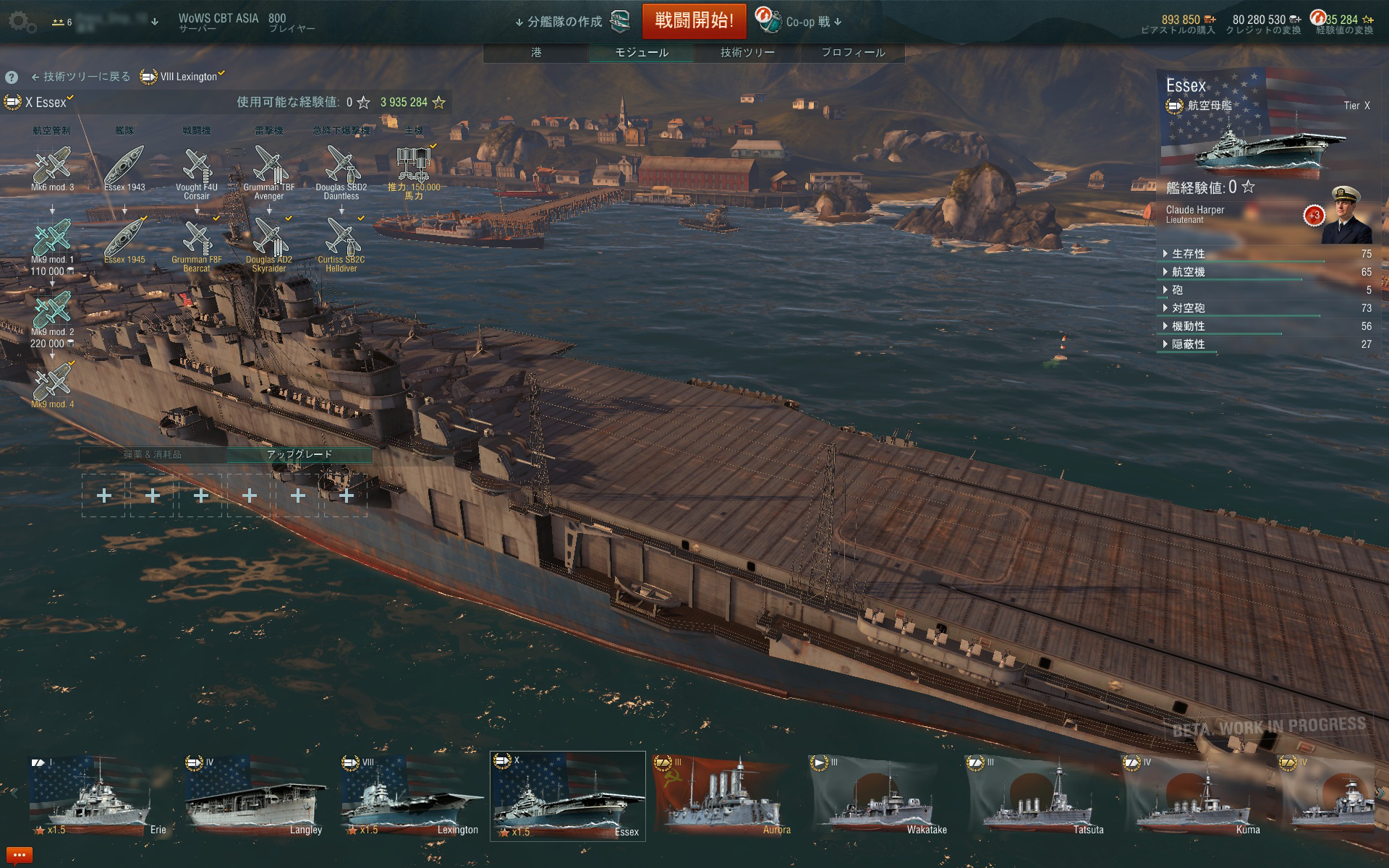Image resolution: width=1389 pixels, height=868 pixels.
Task: Show the プロフィール profile tab
Action: pyautogui.click(x=853, y=52)
